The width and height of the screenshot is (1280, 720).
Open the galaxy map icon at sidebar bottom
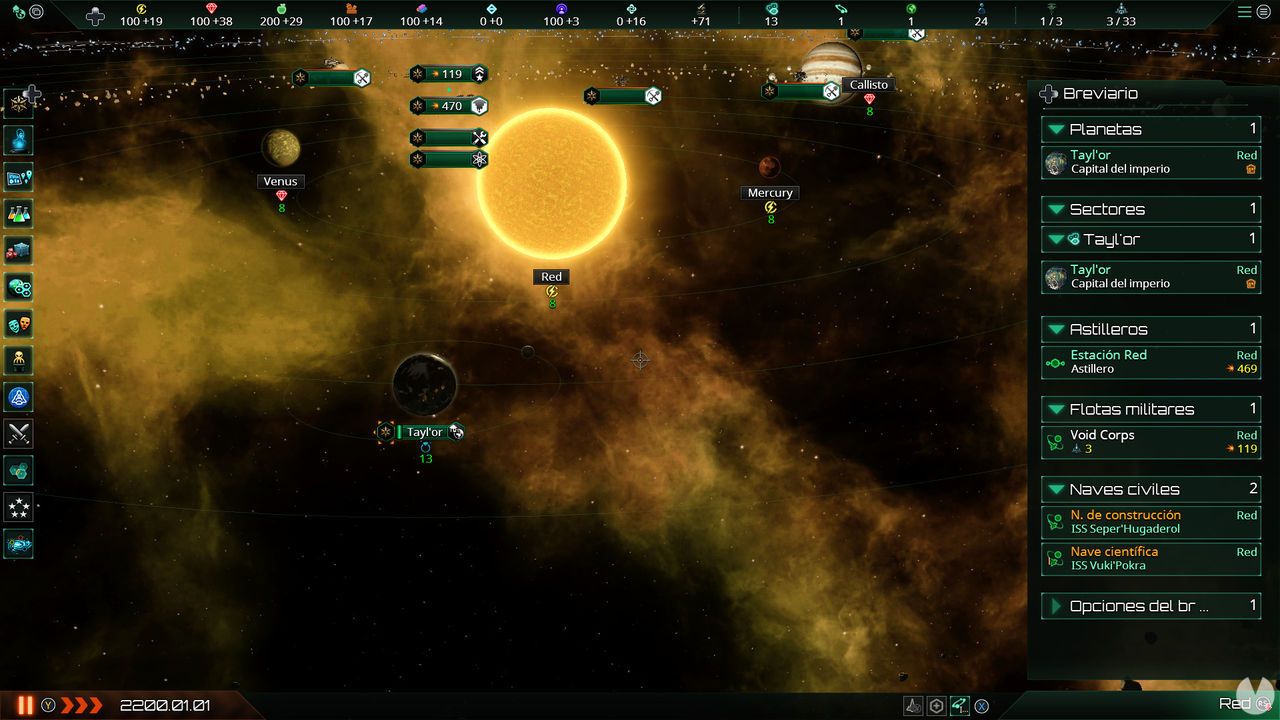pos(18,545)
